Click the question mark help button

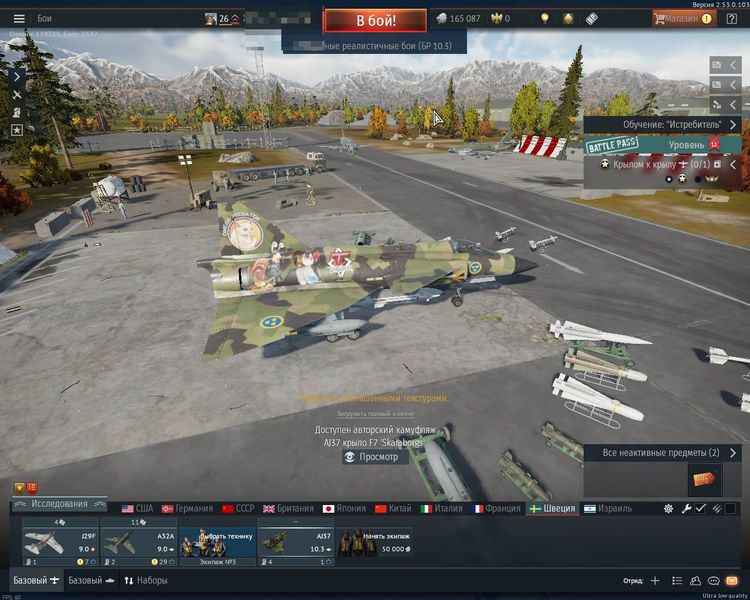click(x=731, y=18)
